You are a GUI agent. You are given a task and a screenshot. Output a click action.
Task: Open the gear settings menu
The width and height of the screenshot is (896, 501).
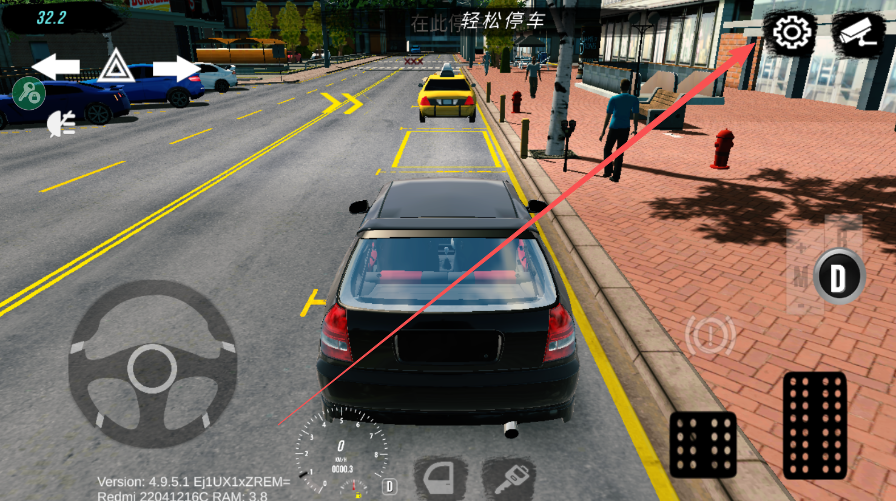pyautogui.click(x=790, y=33)
